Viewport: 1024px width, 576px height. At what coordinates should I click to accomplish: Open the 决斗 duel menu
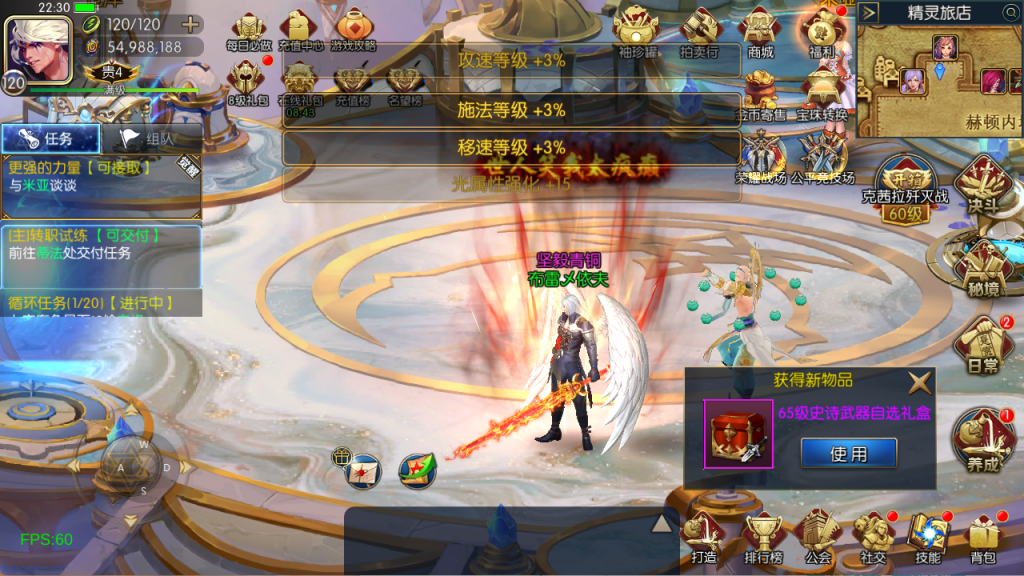point(983,190)
